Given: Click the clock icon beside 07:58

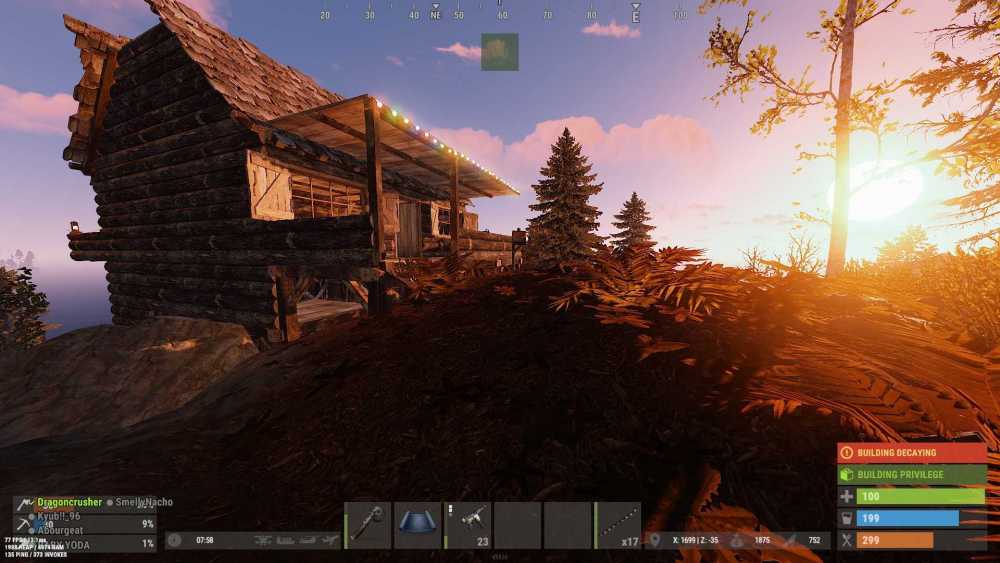Looking at the screenshot, I should pos(175,540).
